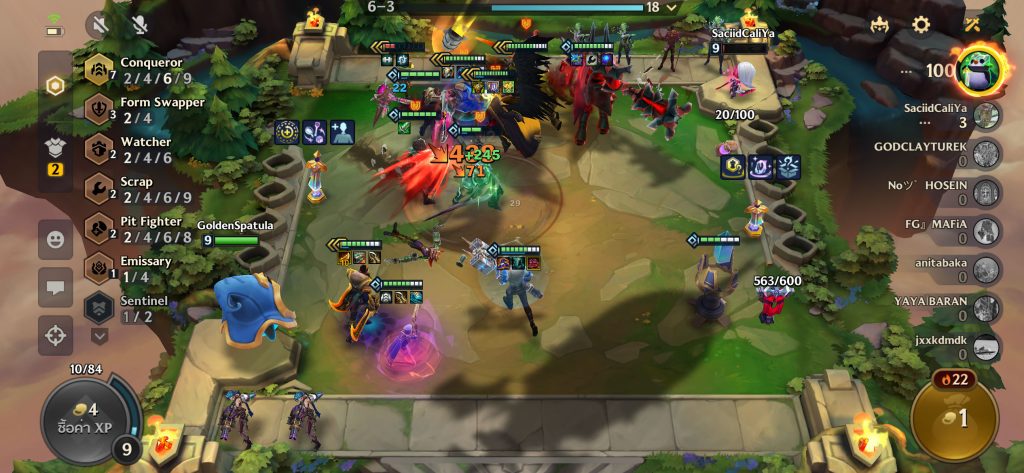
Task: Open the crossed swords icon
Action: 971,25
